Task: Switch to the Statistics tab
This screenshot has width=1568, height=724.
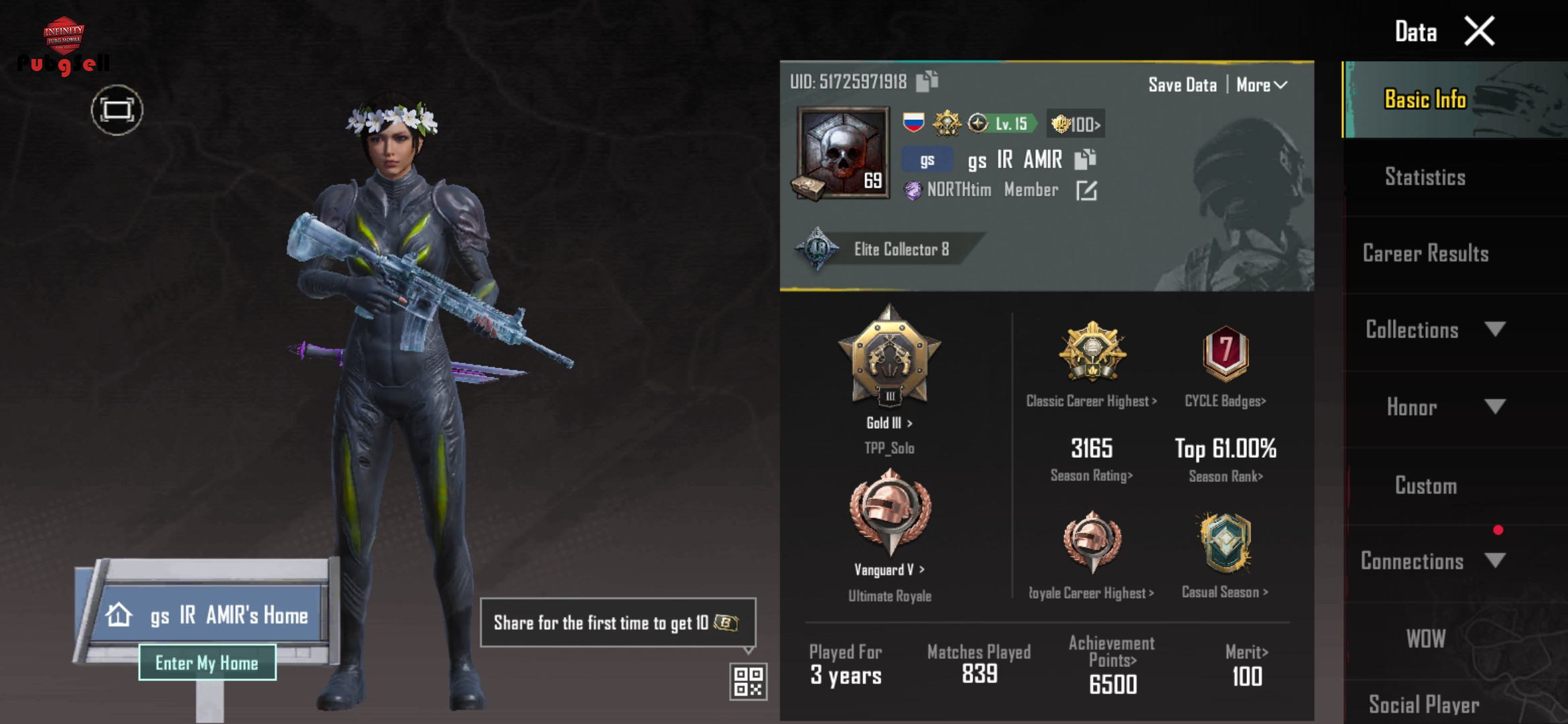Action: click(1425, 177)
